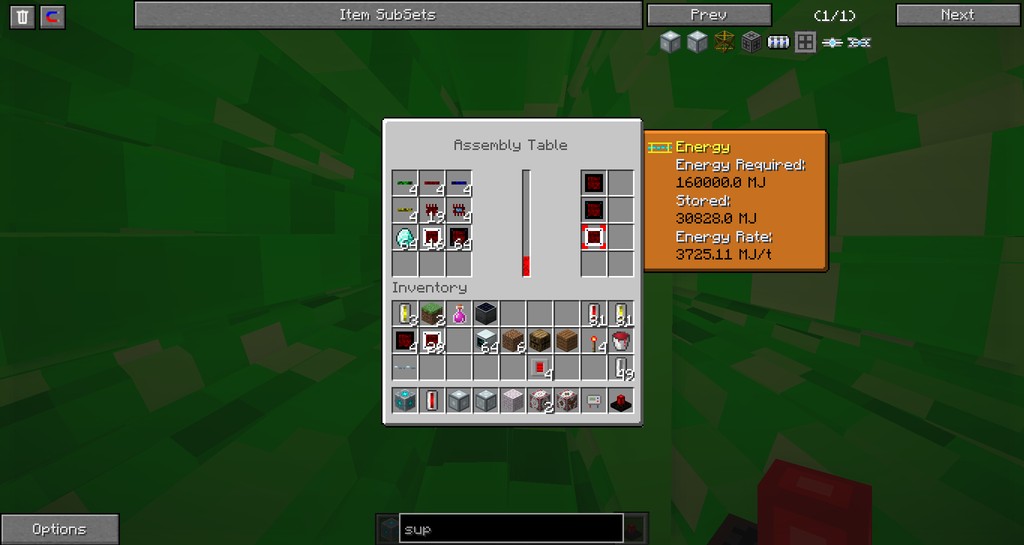Image resolution: width=1024 pixels, height=545 pixels.
Task: Focus the item search box
Action: [x=511, y=529]
